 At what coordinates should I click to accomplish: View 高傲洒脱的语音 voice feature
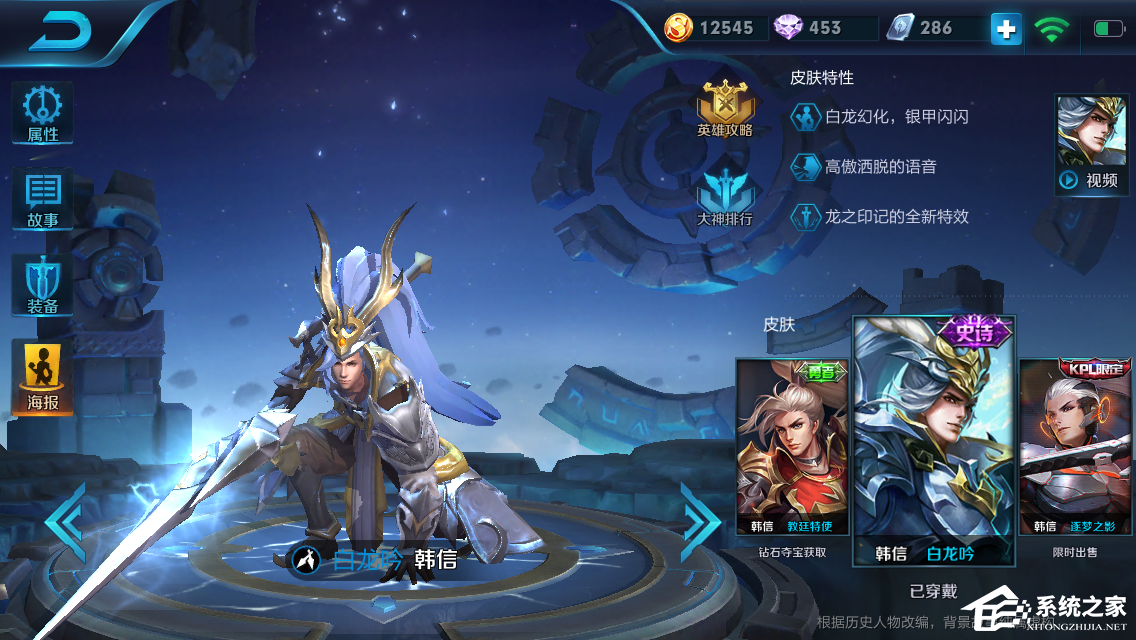(864, 167)
